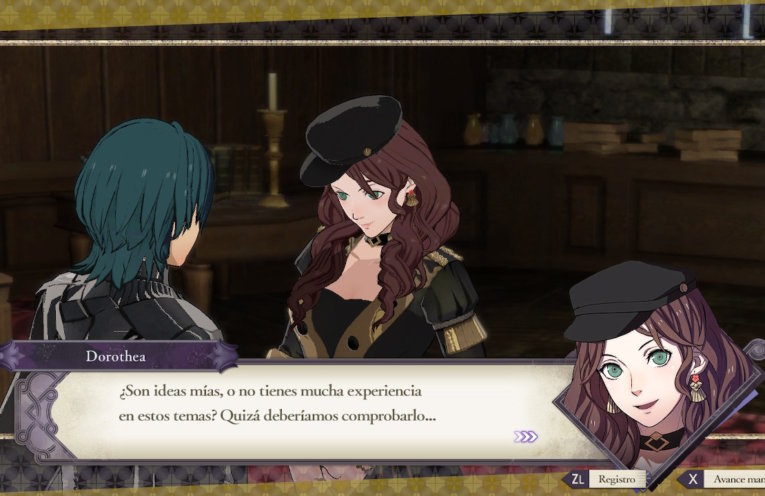Click the purple dialogue advance arrows
This screenshot has width=765, height=496.
coord(526,437)
